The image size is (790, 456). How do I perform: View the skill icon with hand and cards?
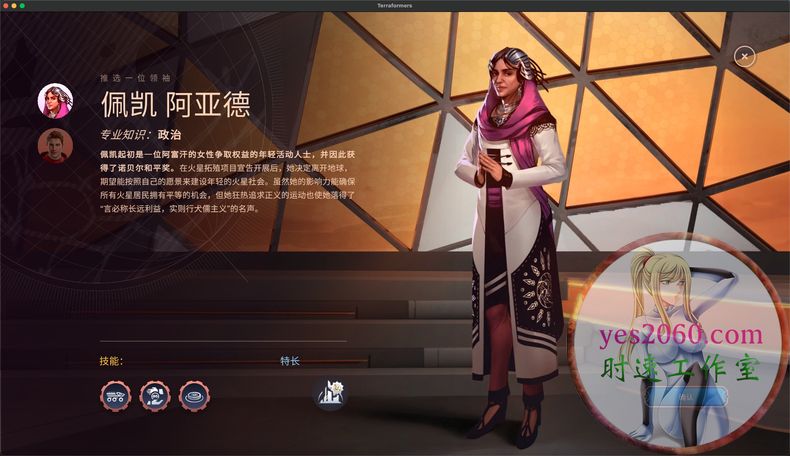pyautogui.click(x=155, y=396)
